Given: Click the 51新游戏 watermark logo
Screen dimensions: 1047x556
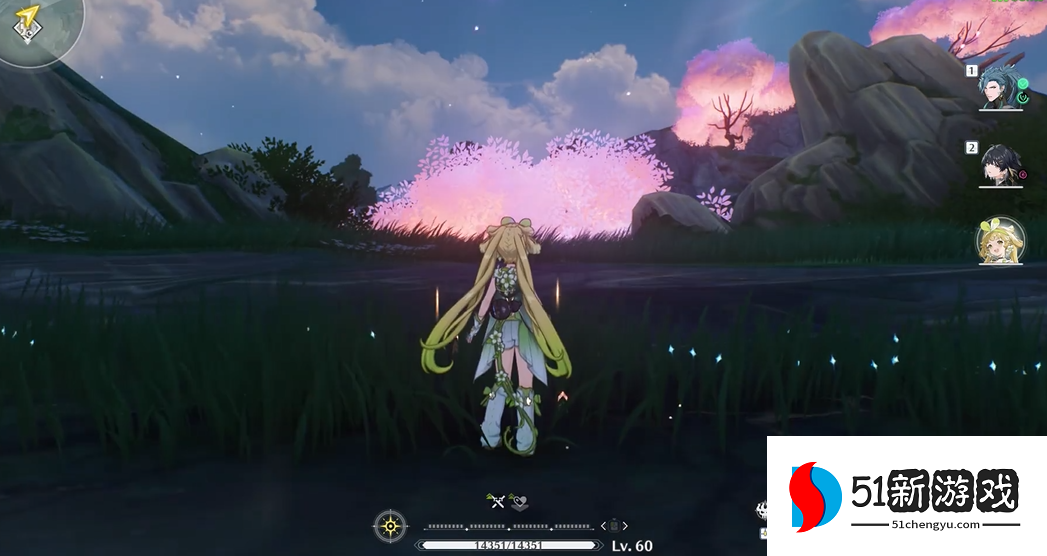Looking at the screenshot, I should (x=905, y=497).
